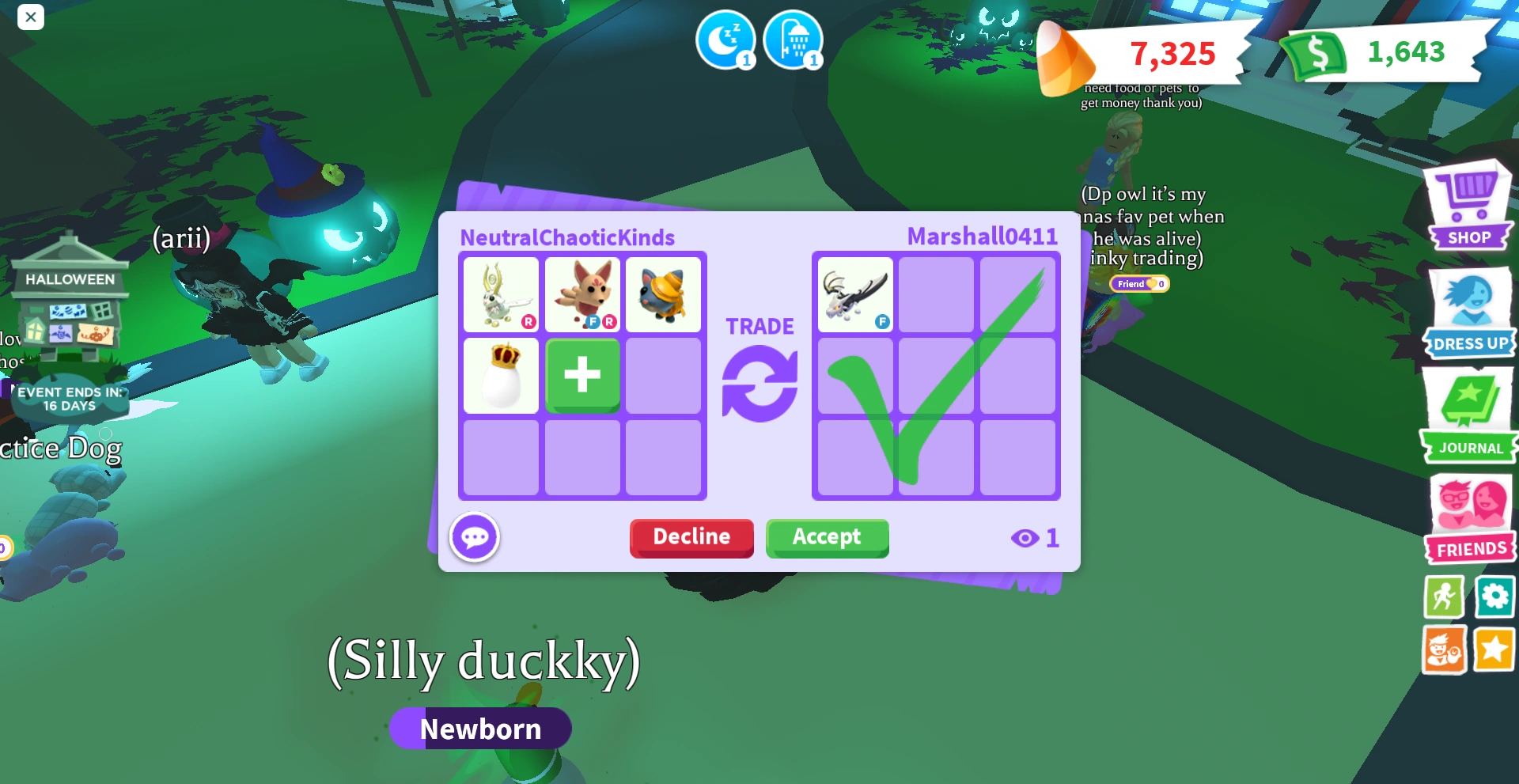Click the trade viewer eye counter
This screenshot has height=784, width=1519.
tap(1034, 537)
